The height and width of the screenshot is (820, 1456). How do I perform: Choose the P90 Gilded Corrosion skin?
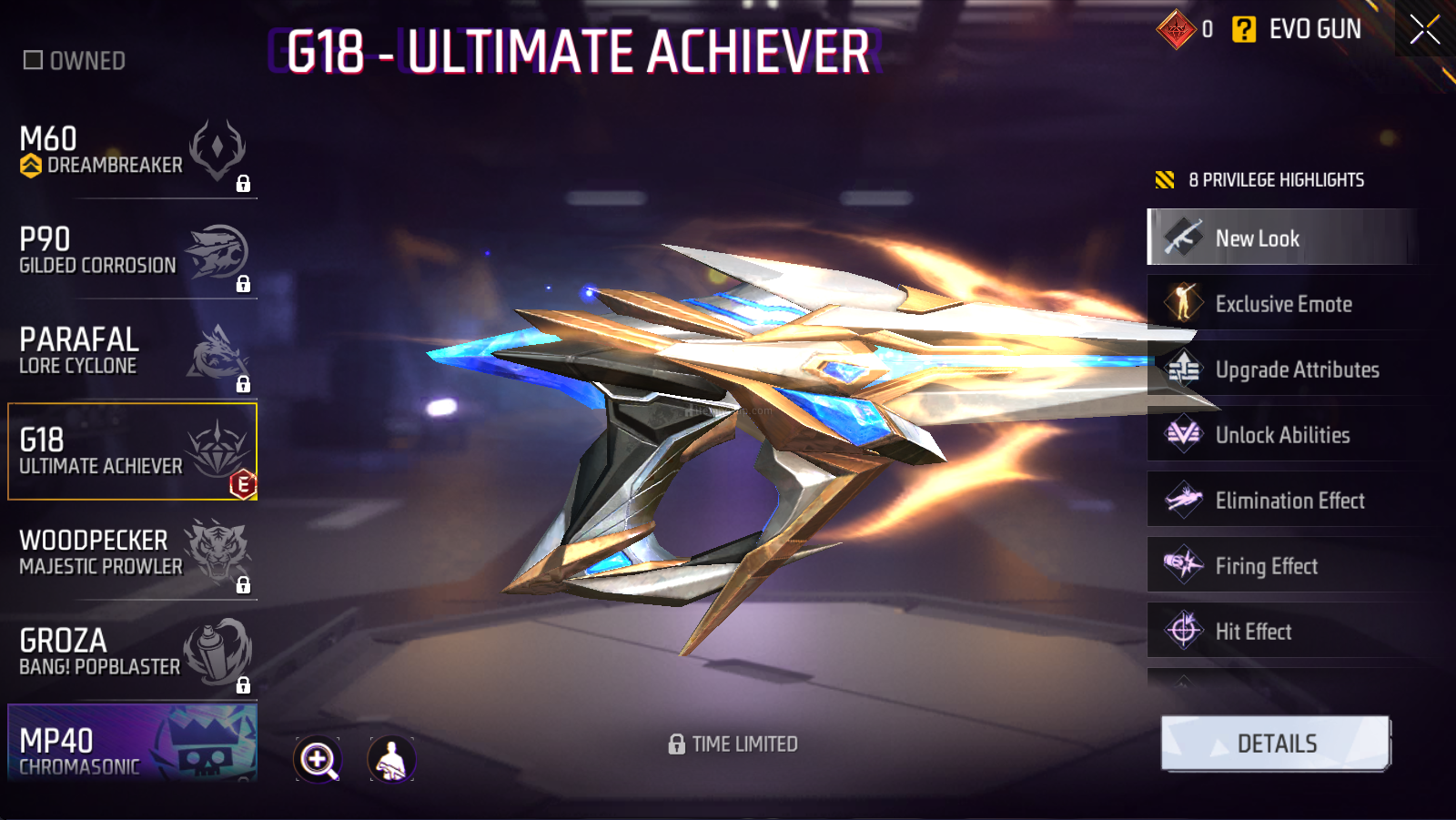point(133,252)
